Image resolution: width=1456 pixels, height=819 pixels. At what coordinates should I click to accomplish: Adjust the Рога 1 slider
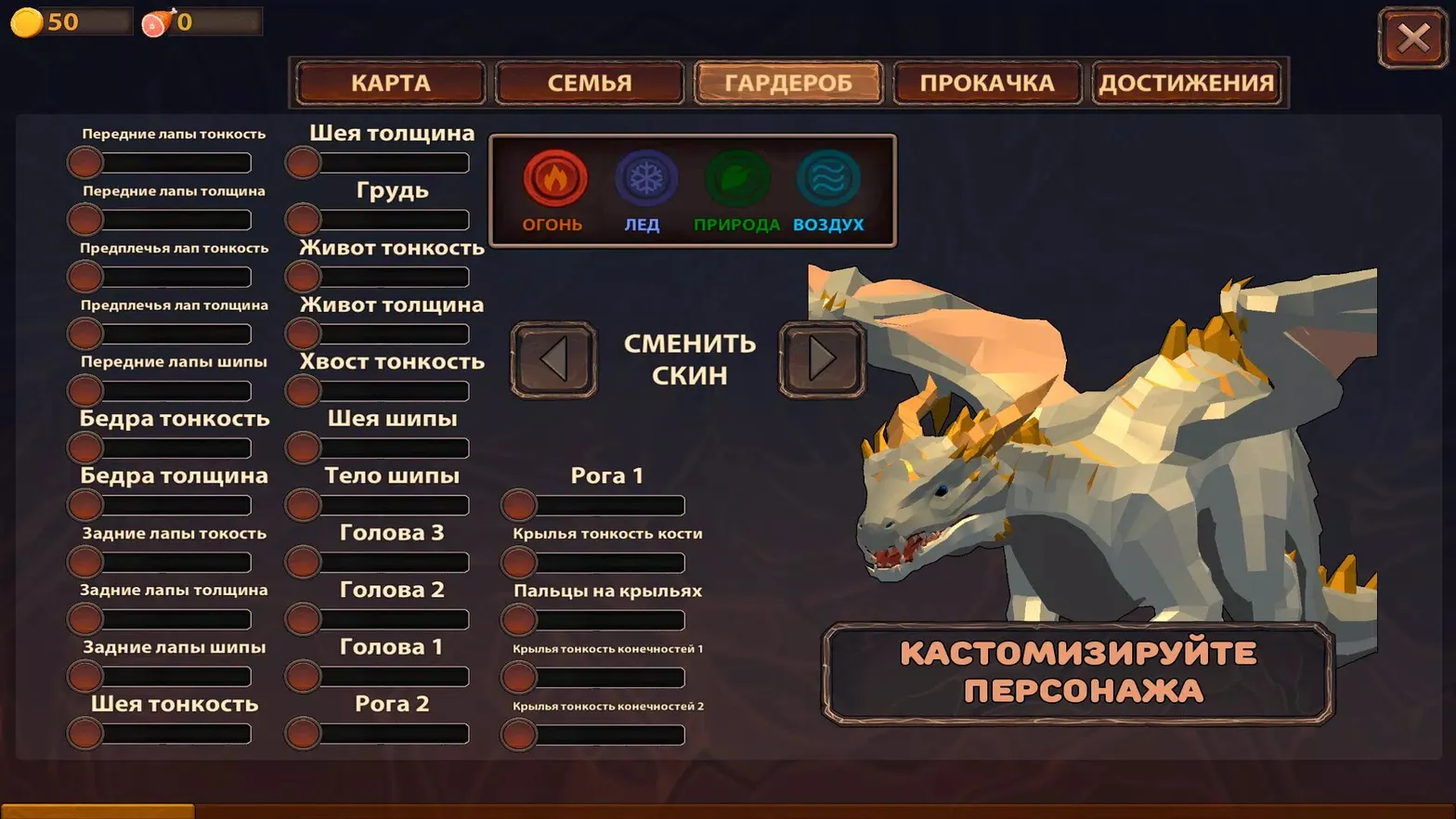(x=517, y=505)
